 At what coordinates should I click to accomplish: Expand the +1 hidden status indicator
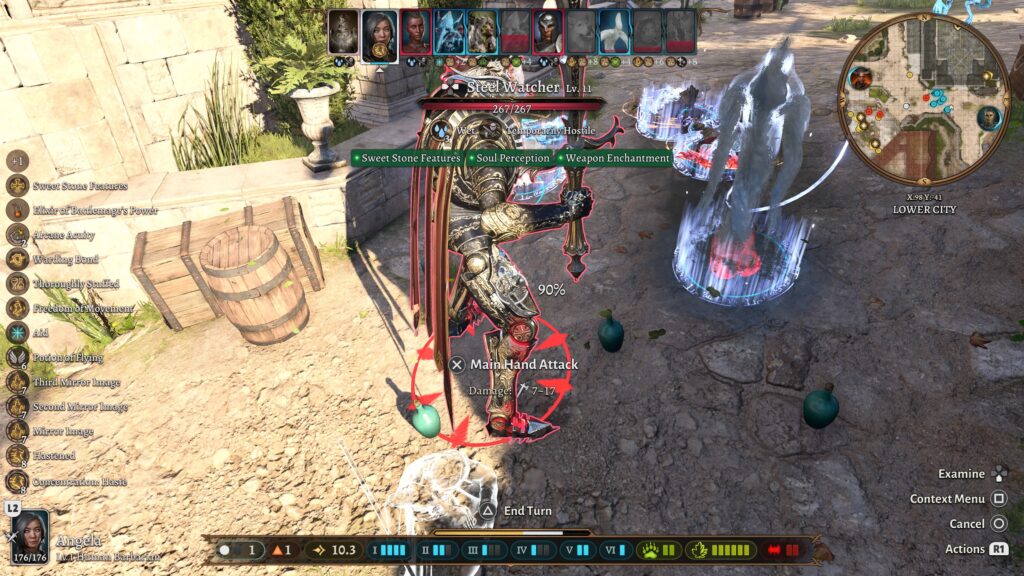[x=18, y=161]
